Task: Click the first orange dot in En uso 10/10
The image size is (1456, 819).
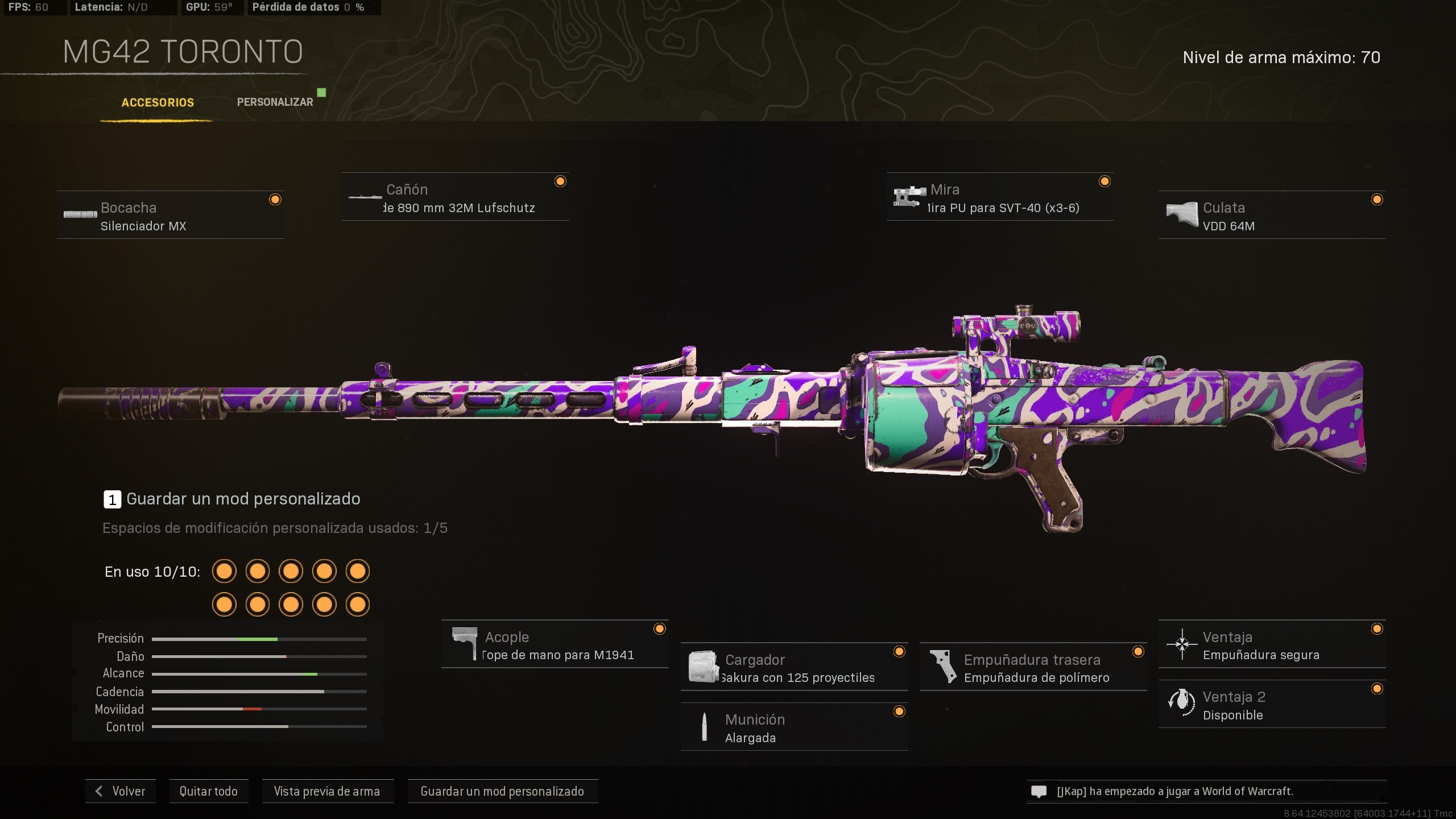Action: tap(224, 571)
